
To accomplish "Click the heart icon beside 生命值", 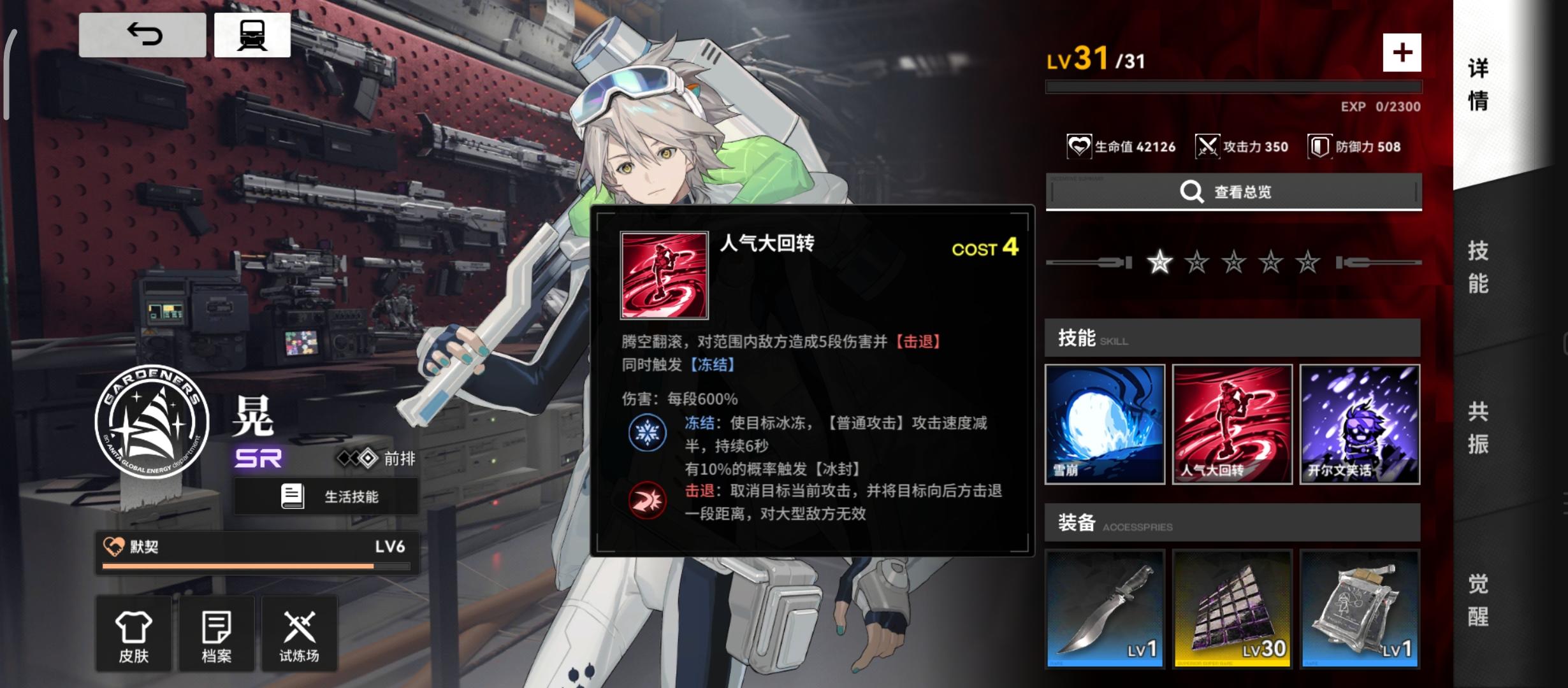I will point(1079,146).
